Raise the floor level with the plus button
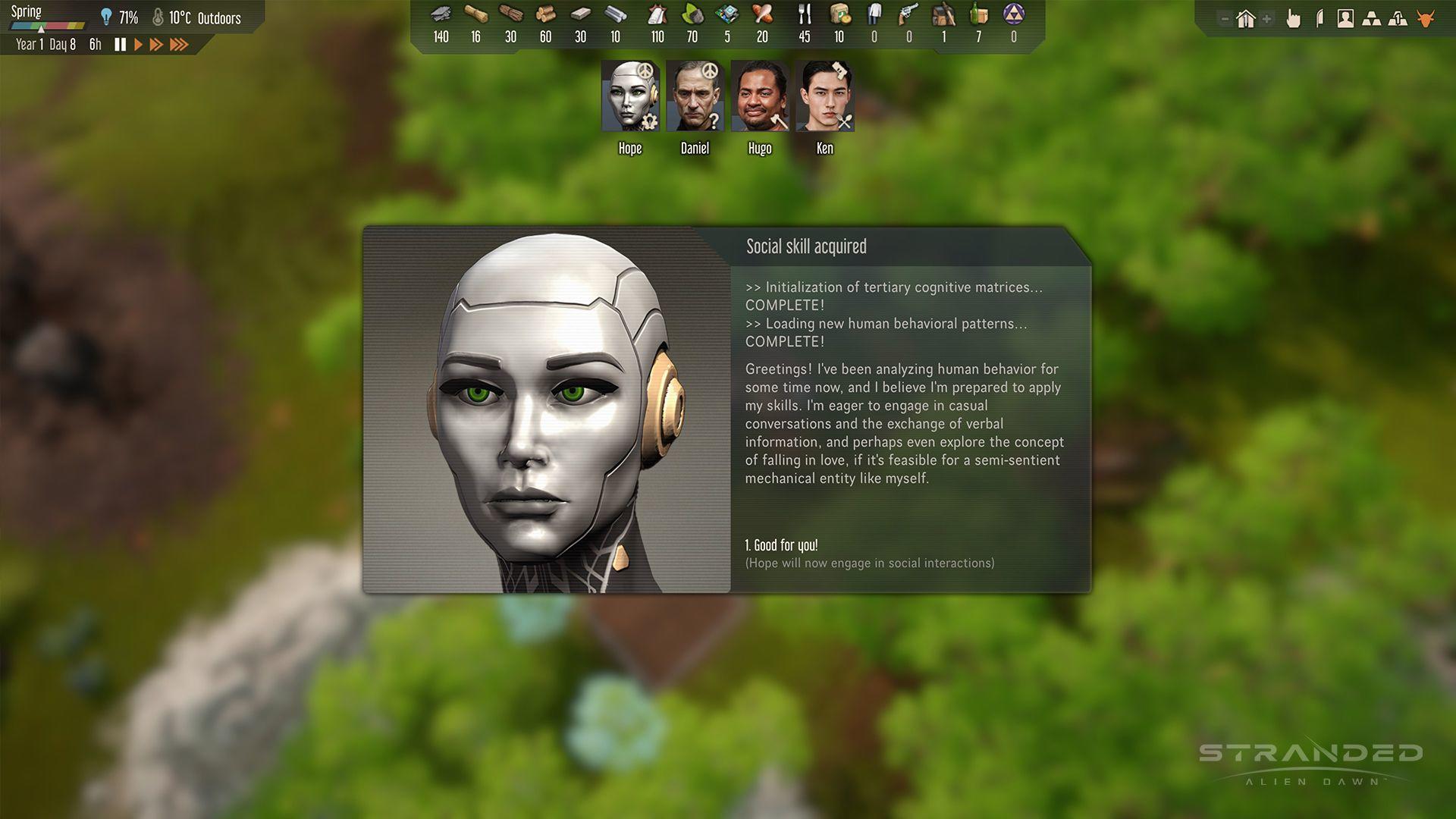1456x819 pixels. (1266, 19)
